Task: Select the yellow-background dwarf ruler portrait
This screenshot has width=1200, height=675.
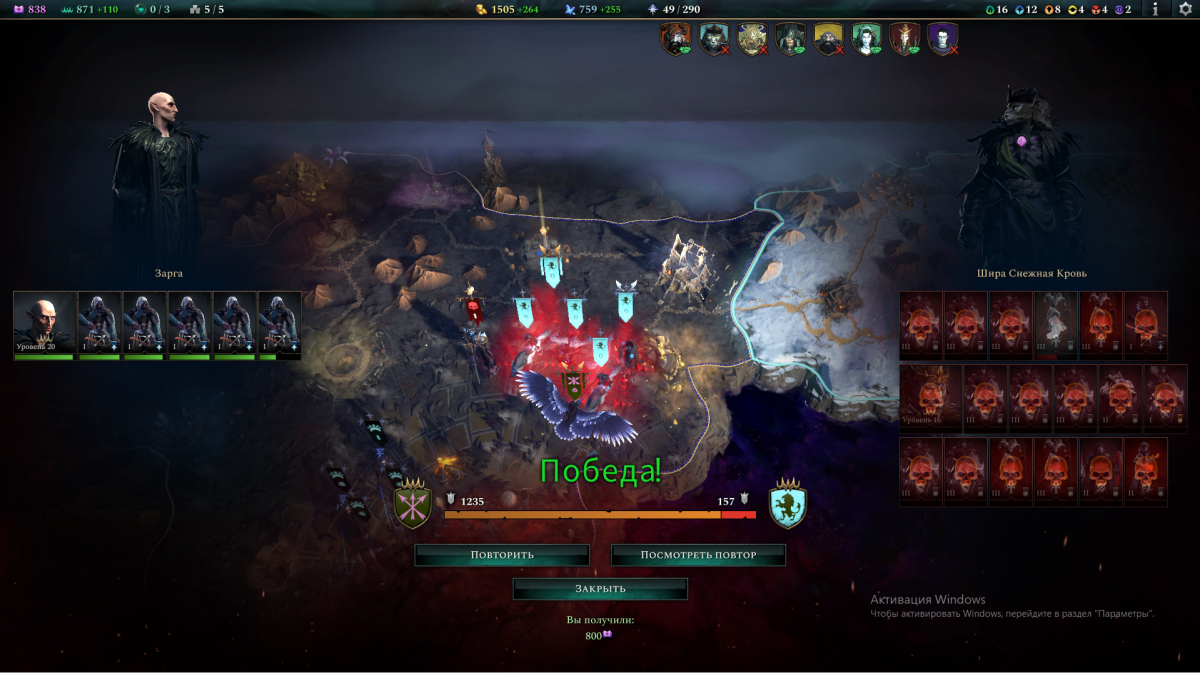Action: [828, 39]
